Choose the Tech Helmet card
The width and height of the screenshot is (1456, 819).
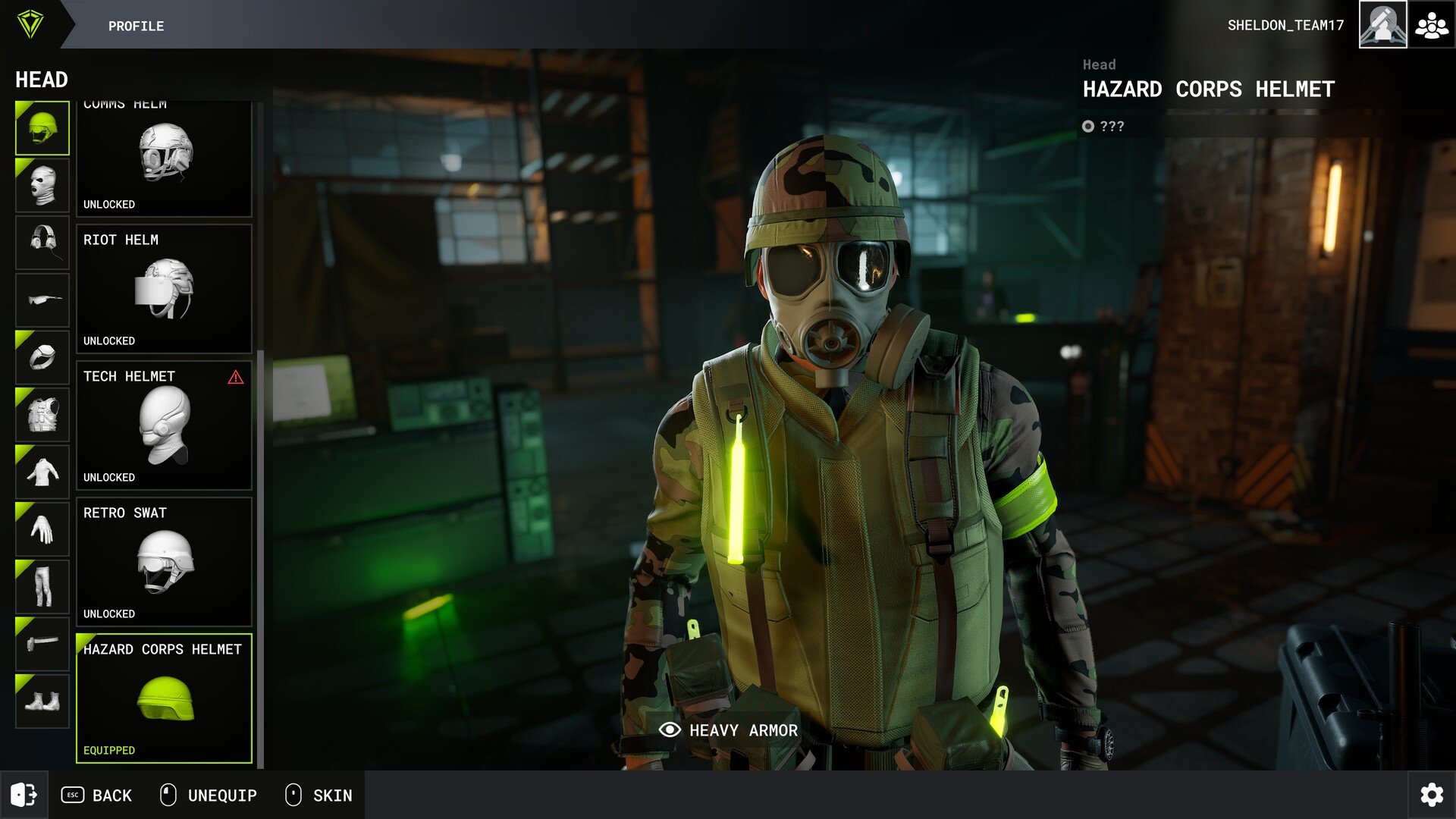[164, 425]
